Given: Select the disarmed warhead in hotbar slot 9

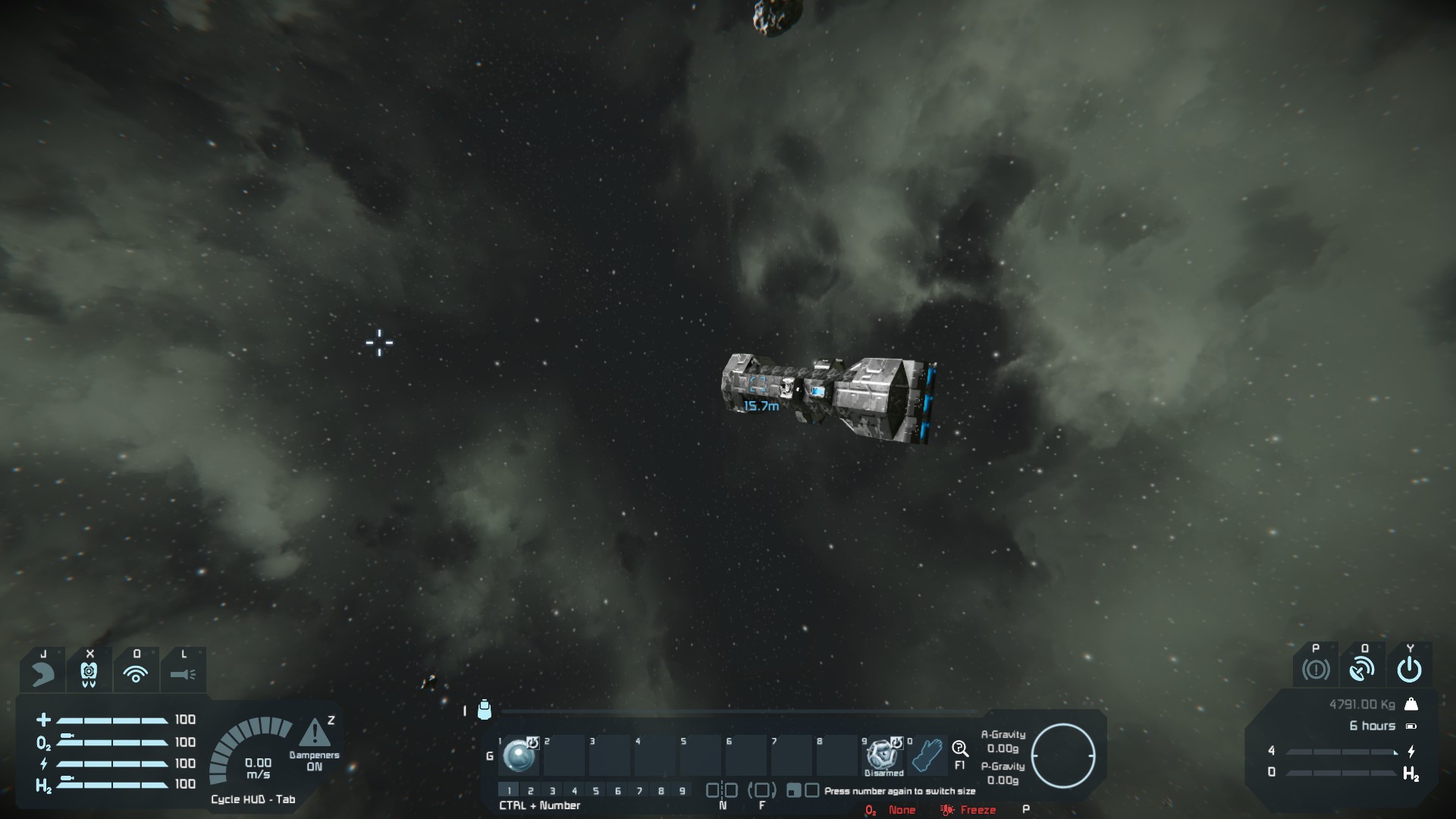Looking at the screenshot, I should point(883,755).
